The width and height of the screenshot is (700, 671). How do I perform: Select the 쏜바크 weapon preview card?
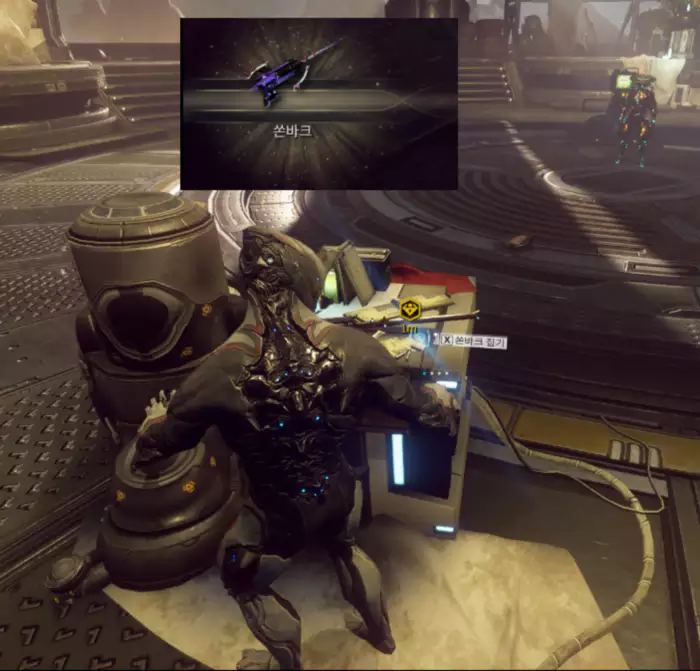[x=319, y=103]
